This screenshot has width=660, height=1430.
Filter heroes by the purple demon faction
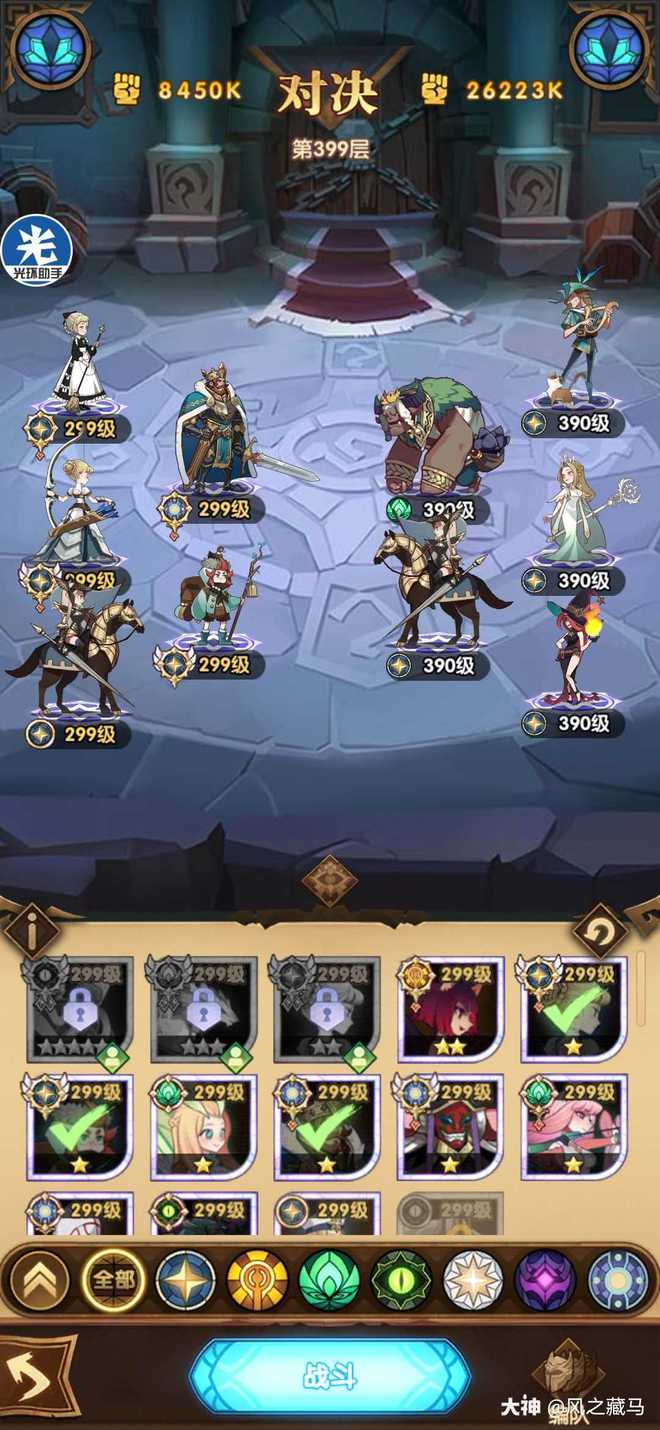pyautogui.click(x=545, y=1279)
